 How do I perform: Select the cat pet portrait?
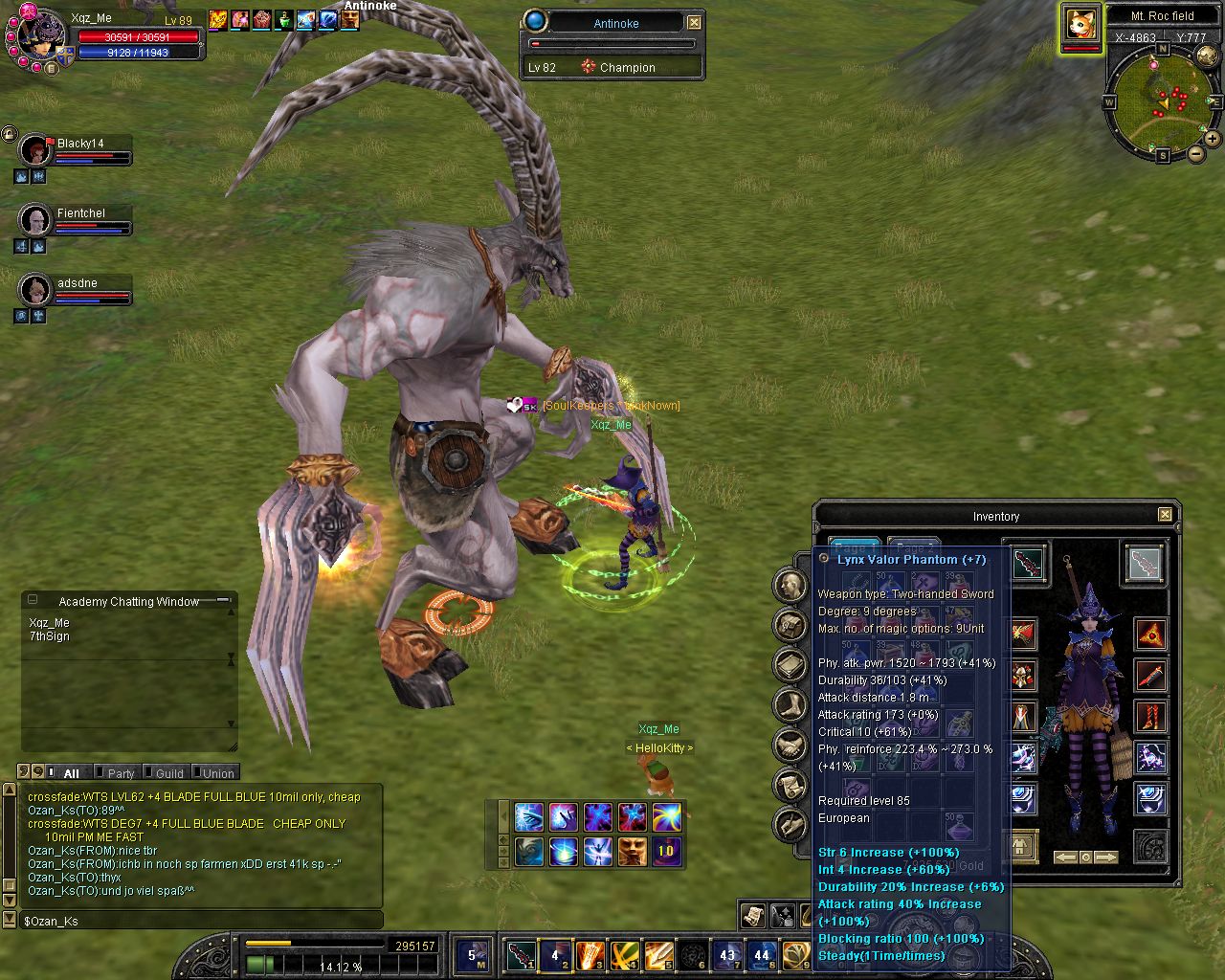[x=1081, y=24]
